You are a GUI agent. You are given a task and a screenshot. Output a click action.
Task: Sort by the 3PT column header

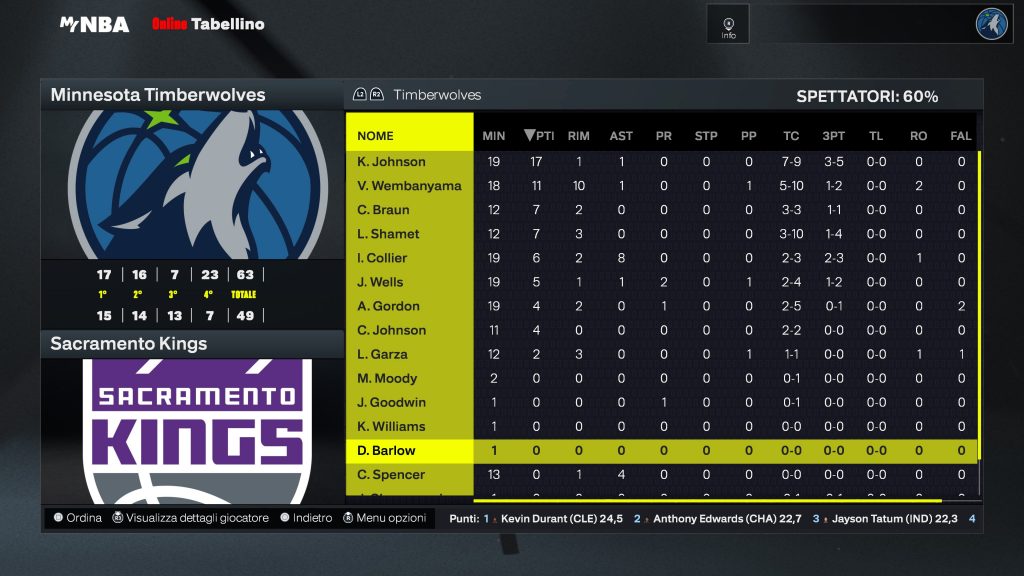pyautogui.click(x=833, y=136)
